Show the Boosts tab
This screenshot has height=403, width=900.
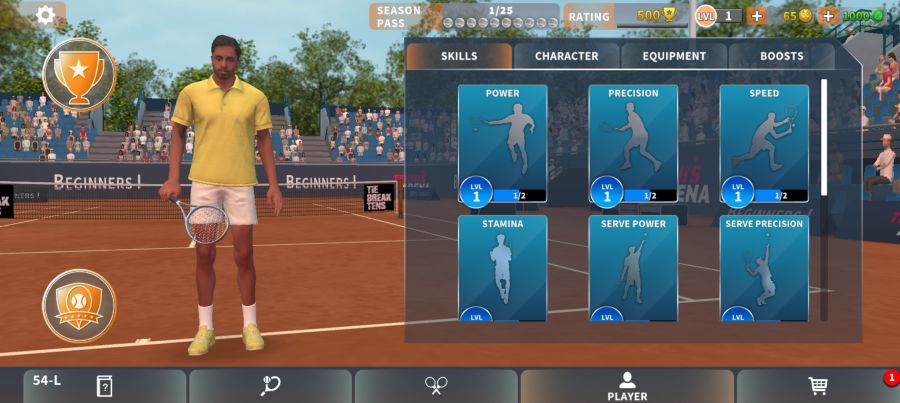(x=781, y=56)
